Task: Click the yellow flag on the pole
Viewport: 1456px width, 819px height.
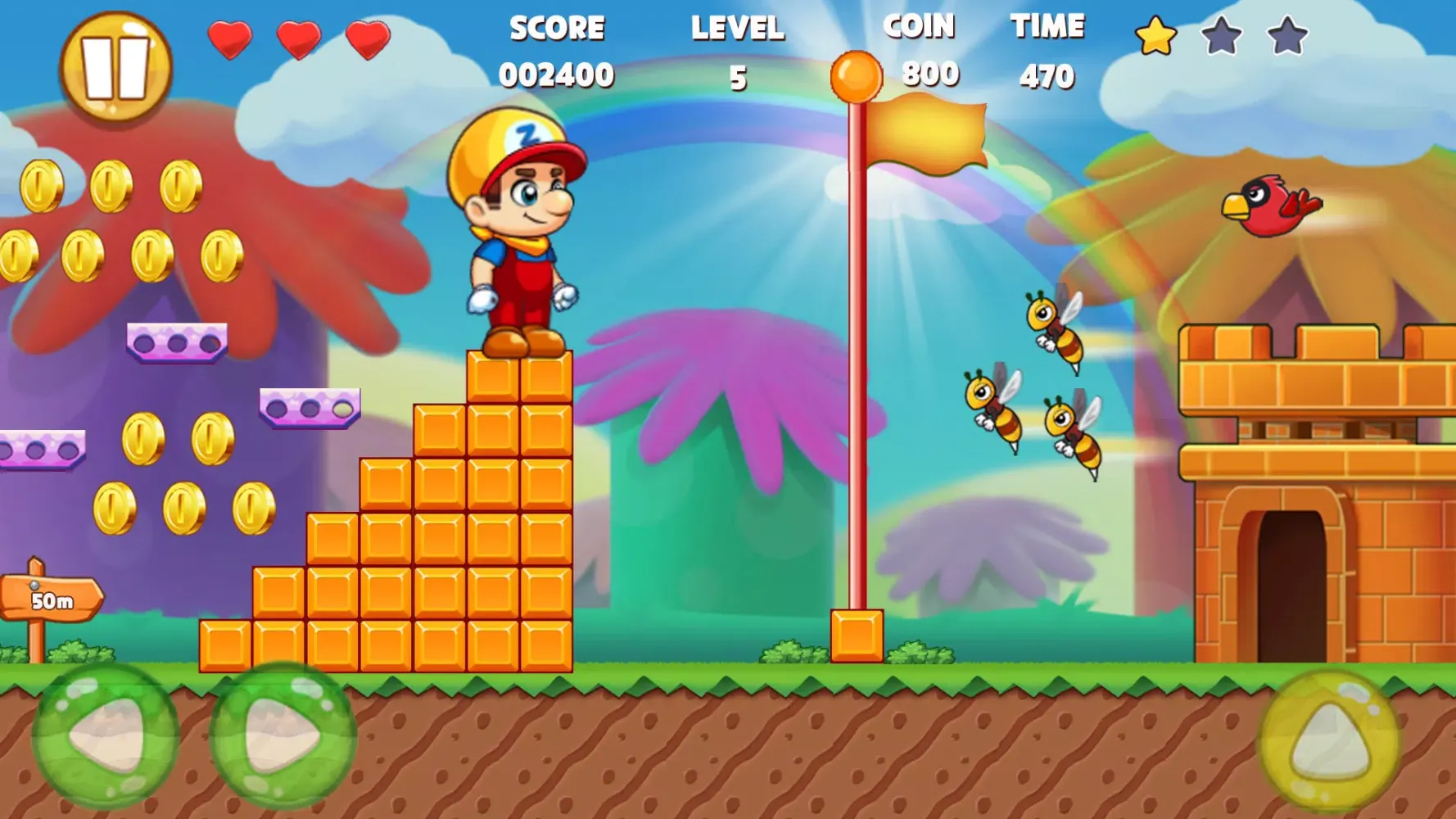Action: point(925,131)
